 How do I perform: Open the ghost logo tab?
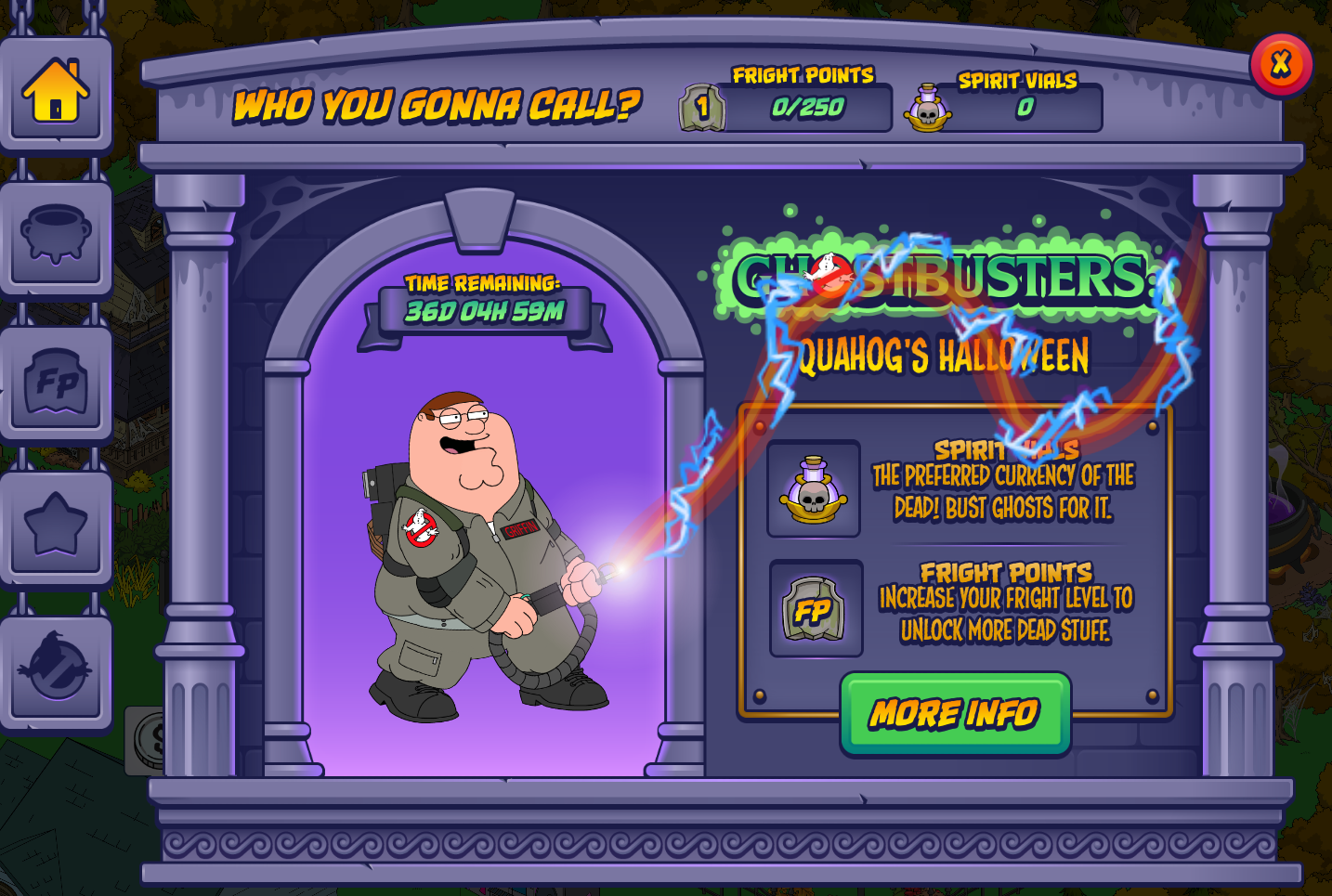[x=56, y=669]
